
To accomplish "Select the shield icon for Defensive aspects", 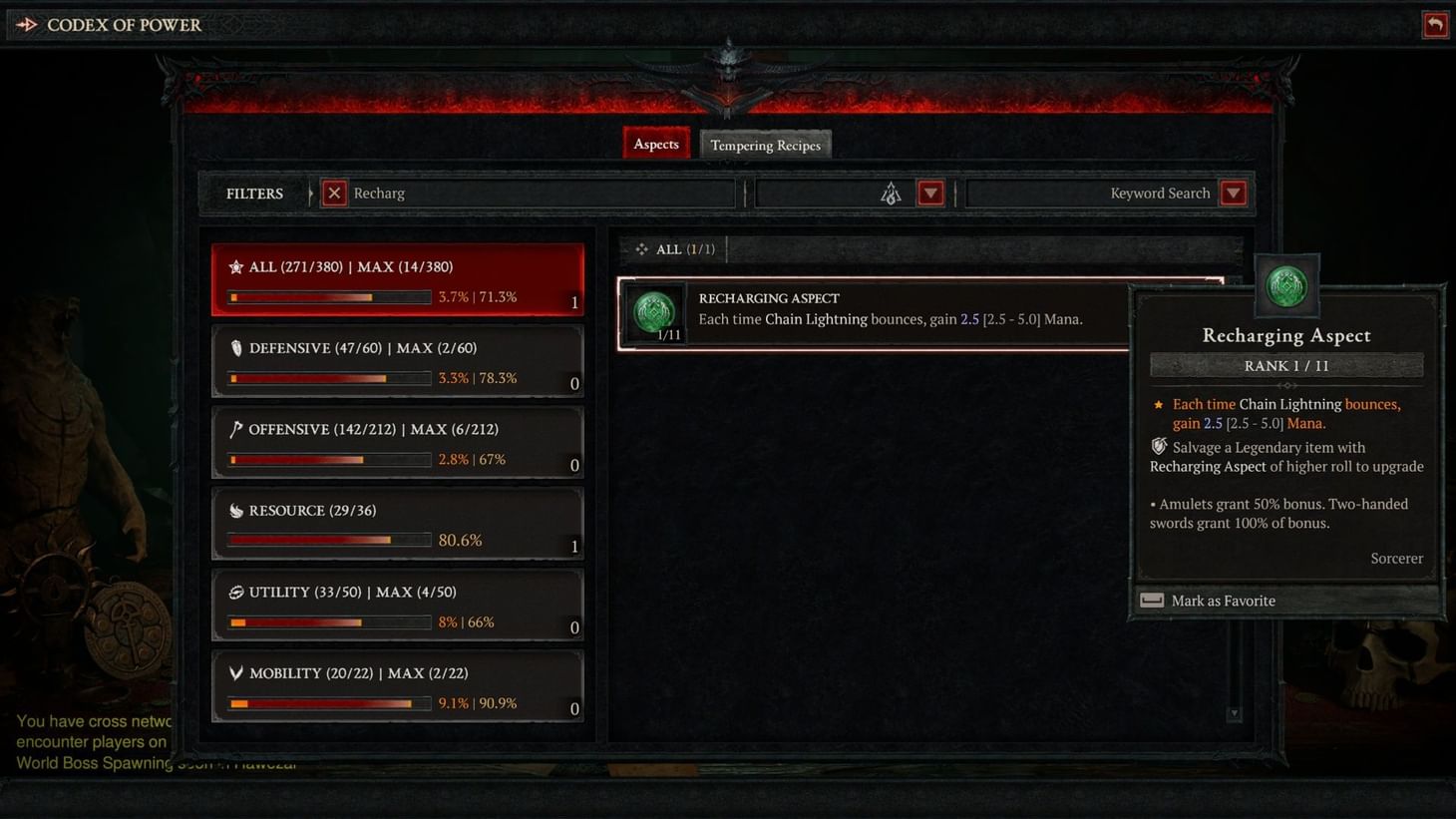I will point(235,346).
